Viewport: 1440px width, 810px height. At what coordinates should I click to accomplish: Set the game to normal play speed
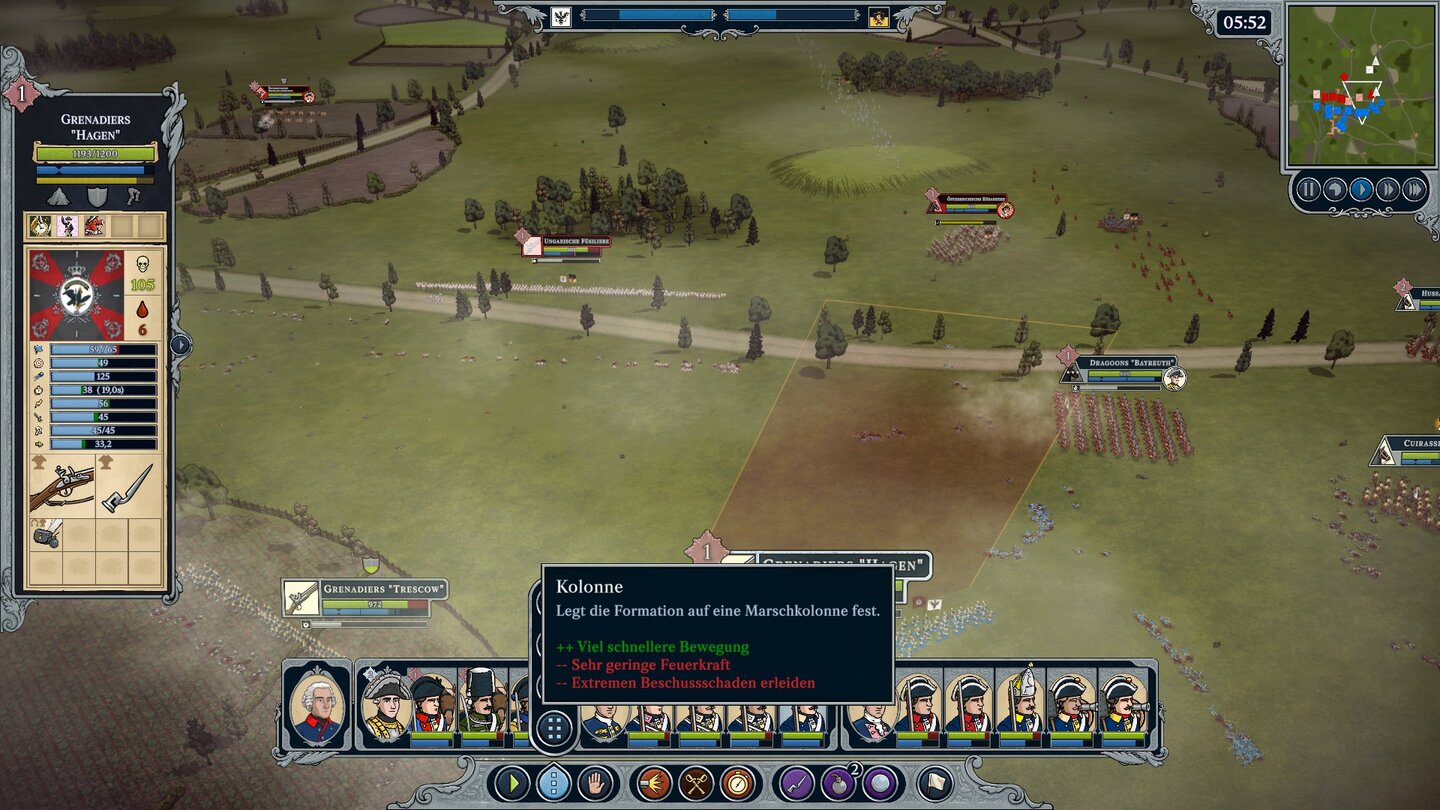click(1361, 189)
